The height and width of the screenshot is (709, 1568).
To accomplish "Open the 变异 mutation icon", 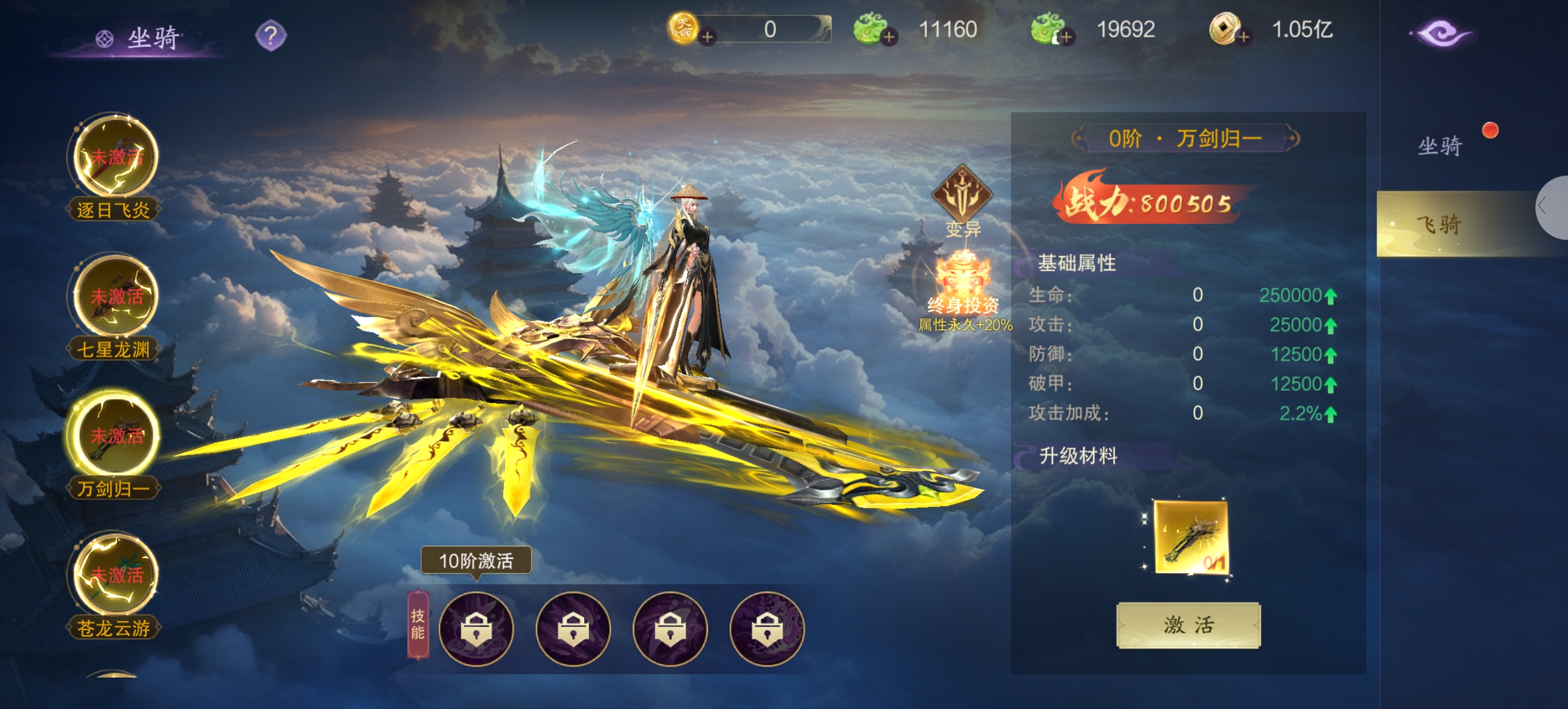I will [x=963, y=196].
